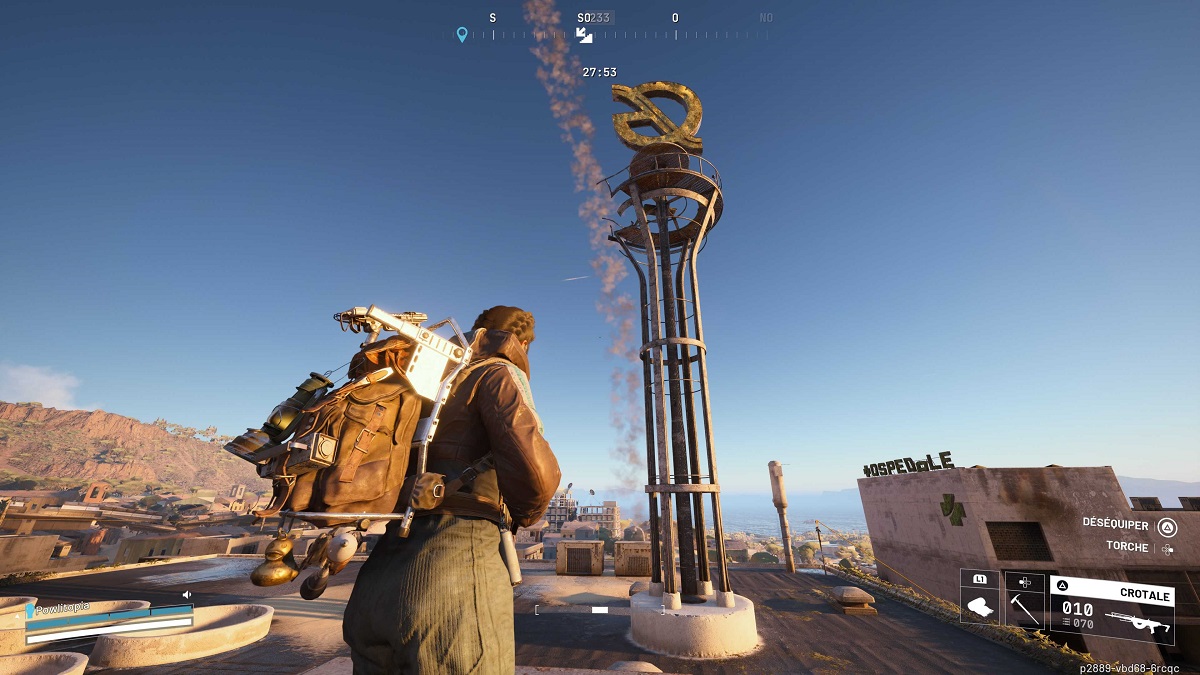Viewport: 1200px width, 675px height.
Task: Click the blue waypoint marker on compass
Action: coord(462,34)
